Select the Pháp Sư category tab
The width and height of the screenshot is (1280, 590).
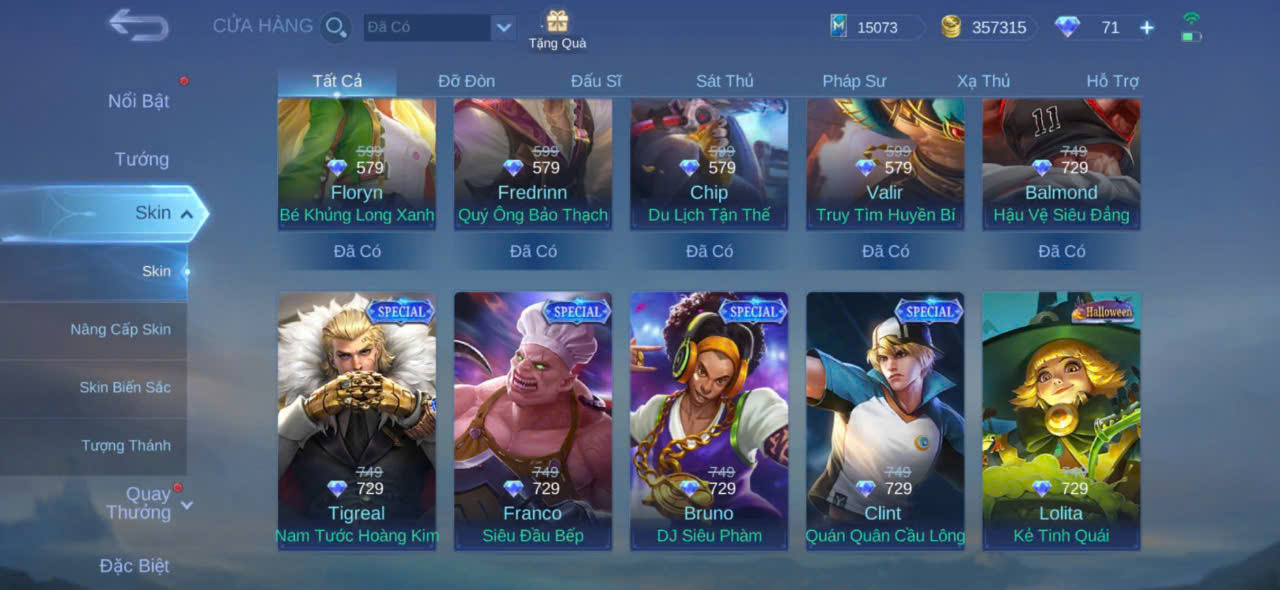(x=854, y=81)
